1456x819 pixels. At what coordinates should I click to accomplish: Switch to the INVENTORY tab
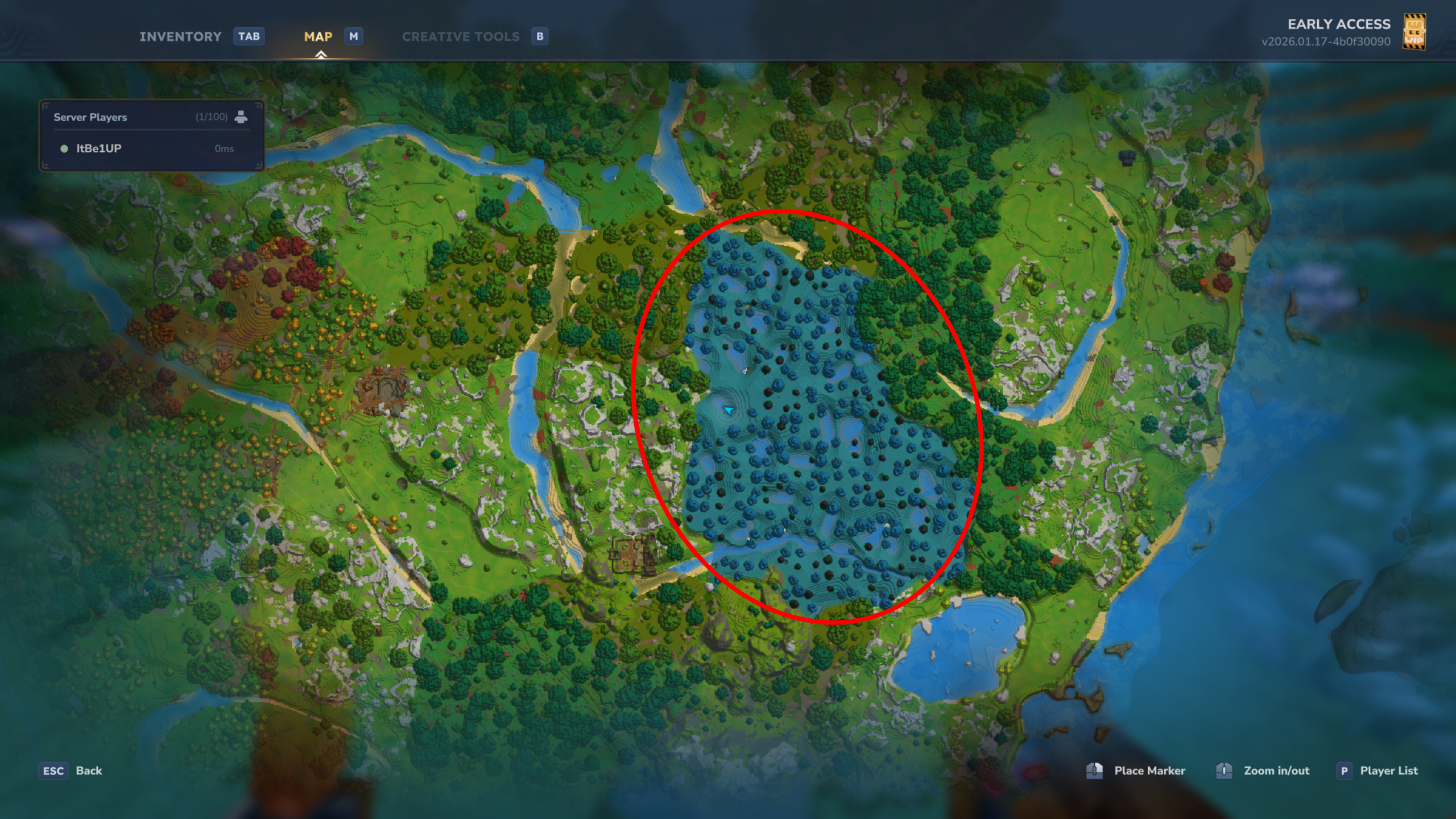(x=180, y=36)
